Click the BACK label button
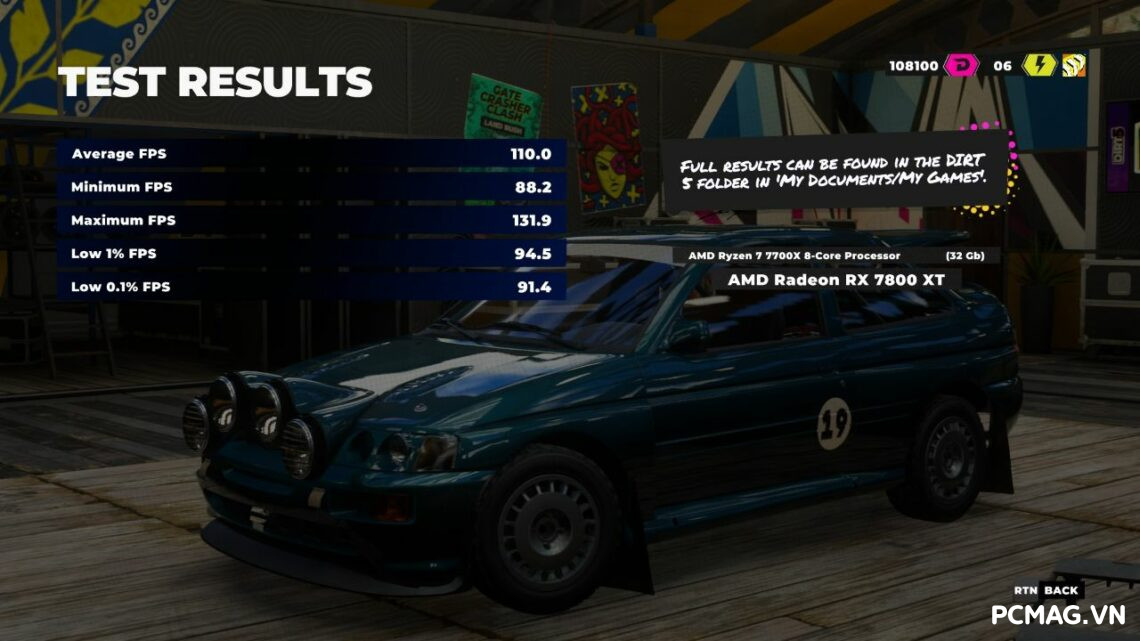Image resolution: width=1140 pixels, height=641 pixels. (x=1061, y=590)
